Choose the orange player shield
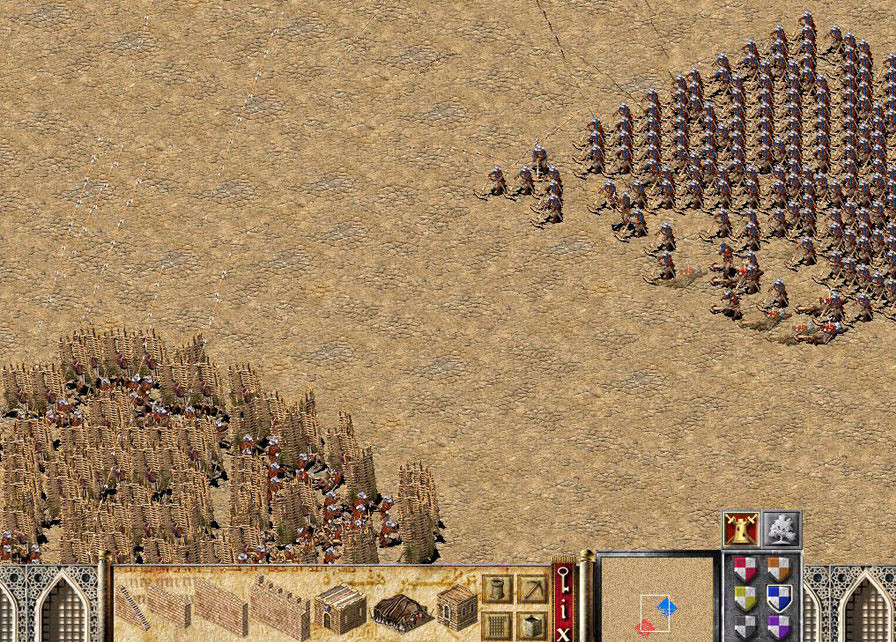 779,570
